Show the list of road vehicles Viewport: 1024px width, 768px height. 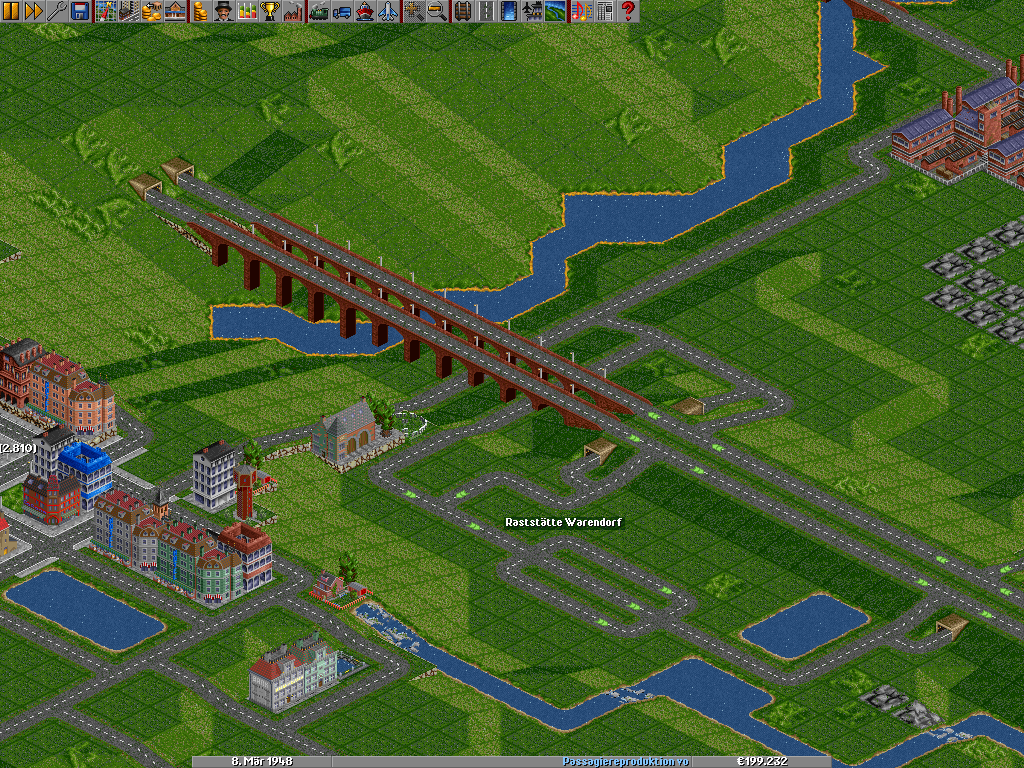click(342, 11)
